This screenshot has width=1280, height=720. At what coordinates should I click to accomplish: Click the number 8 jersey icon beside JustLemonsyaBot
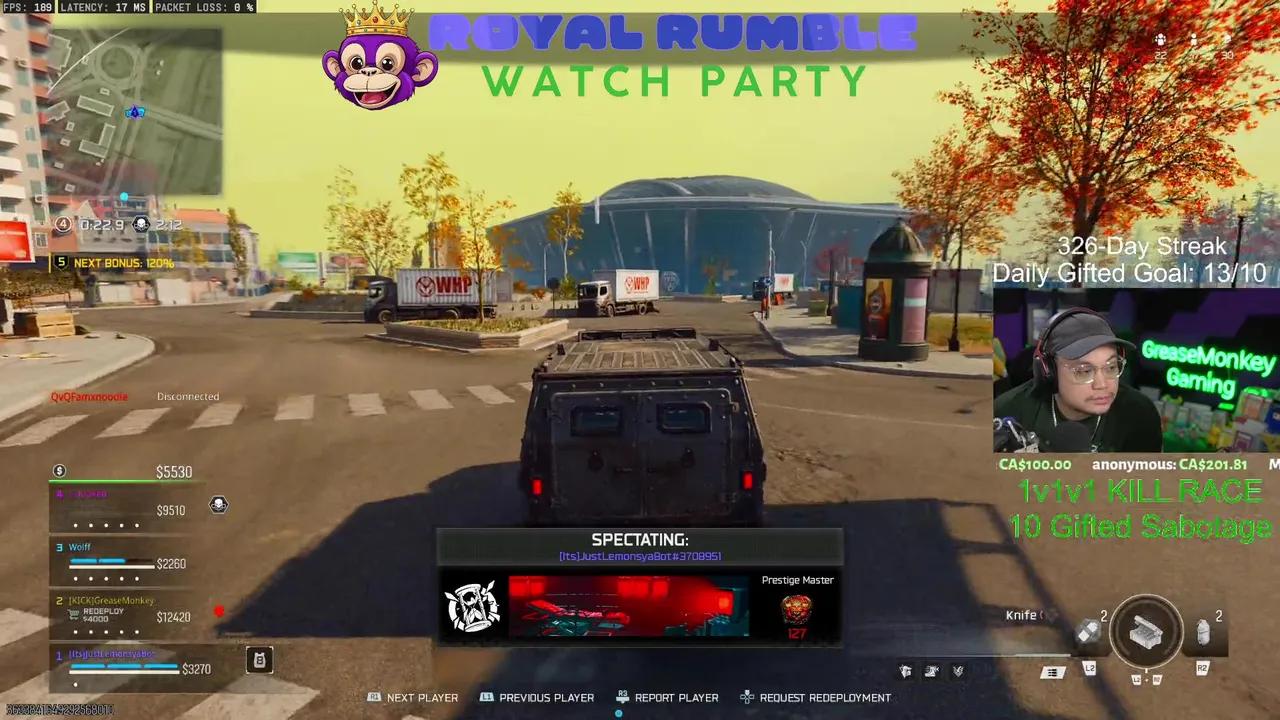pos(259,661)
